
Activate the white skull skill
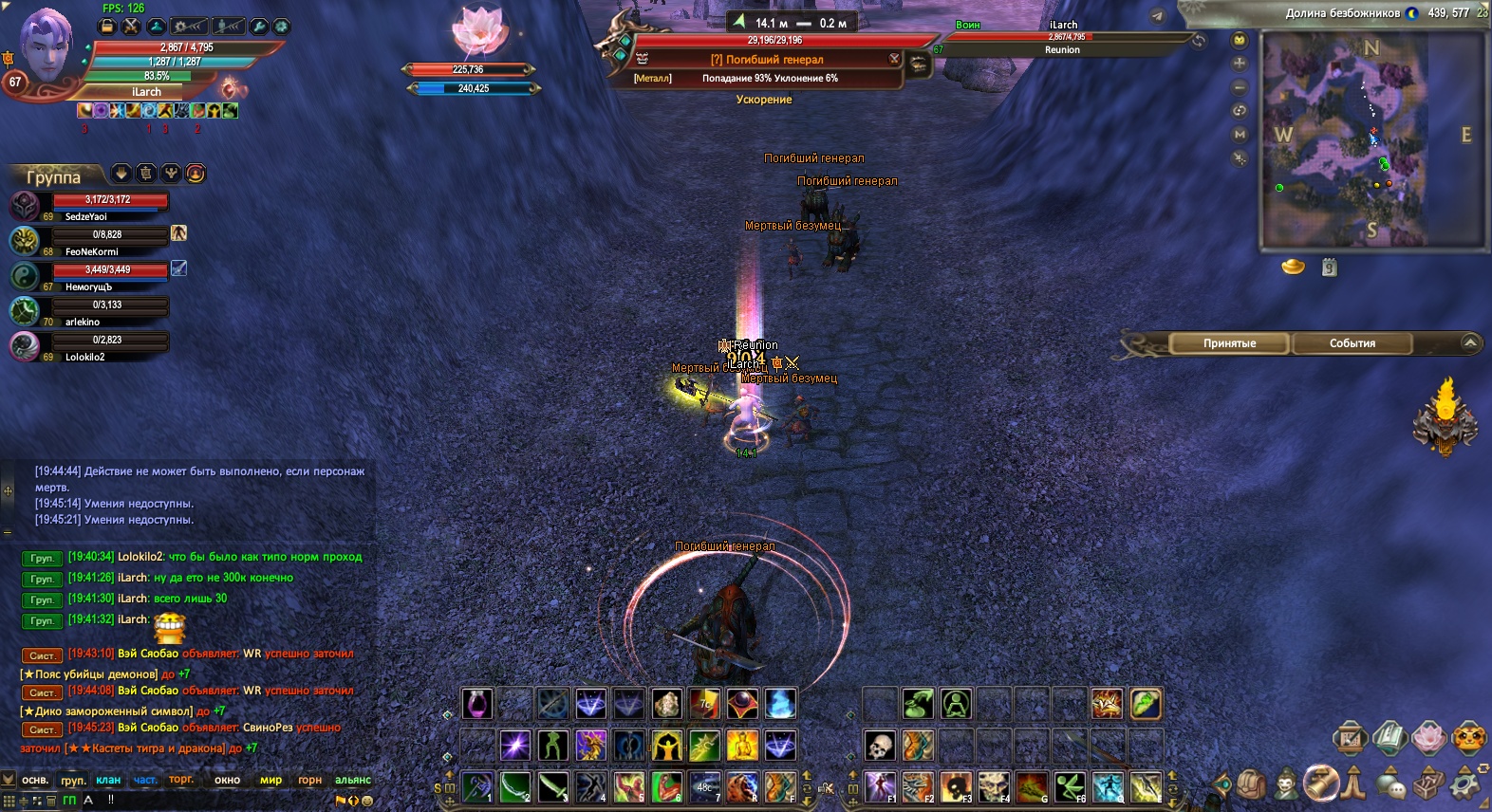tap(880, 746)
